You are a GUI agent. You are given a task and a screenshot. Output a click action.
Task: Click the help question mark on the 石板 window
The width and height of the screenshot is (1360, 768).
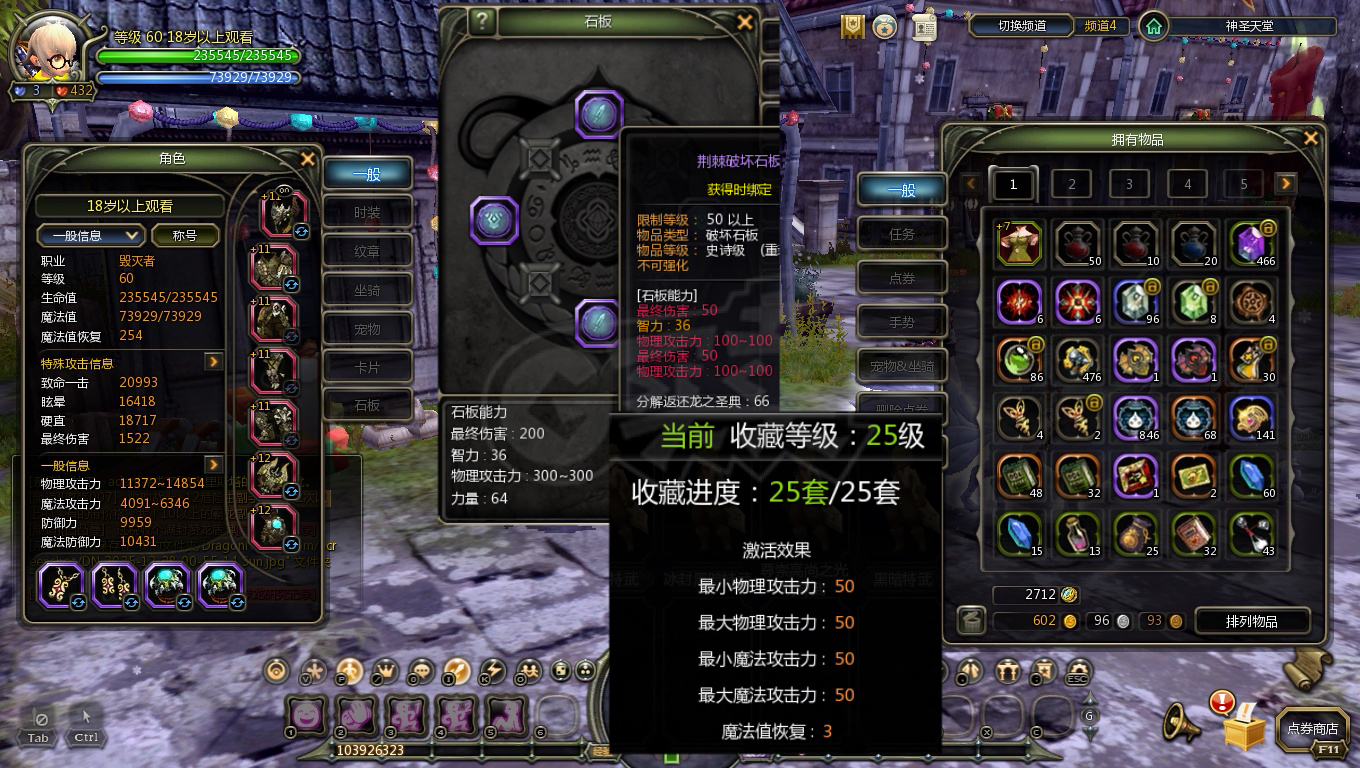click(481, 21)
